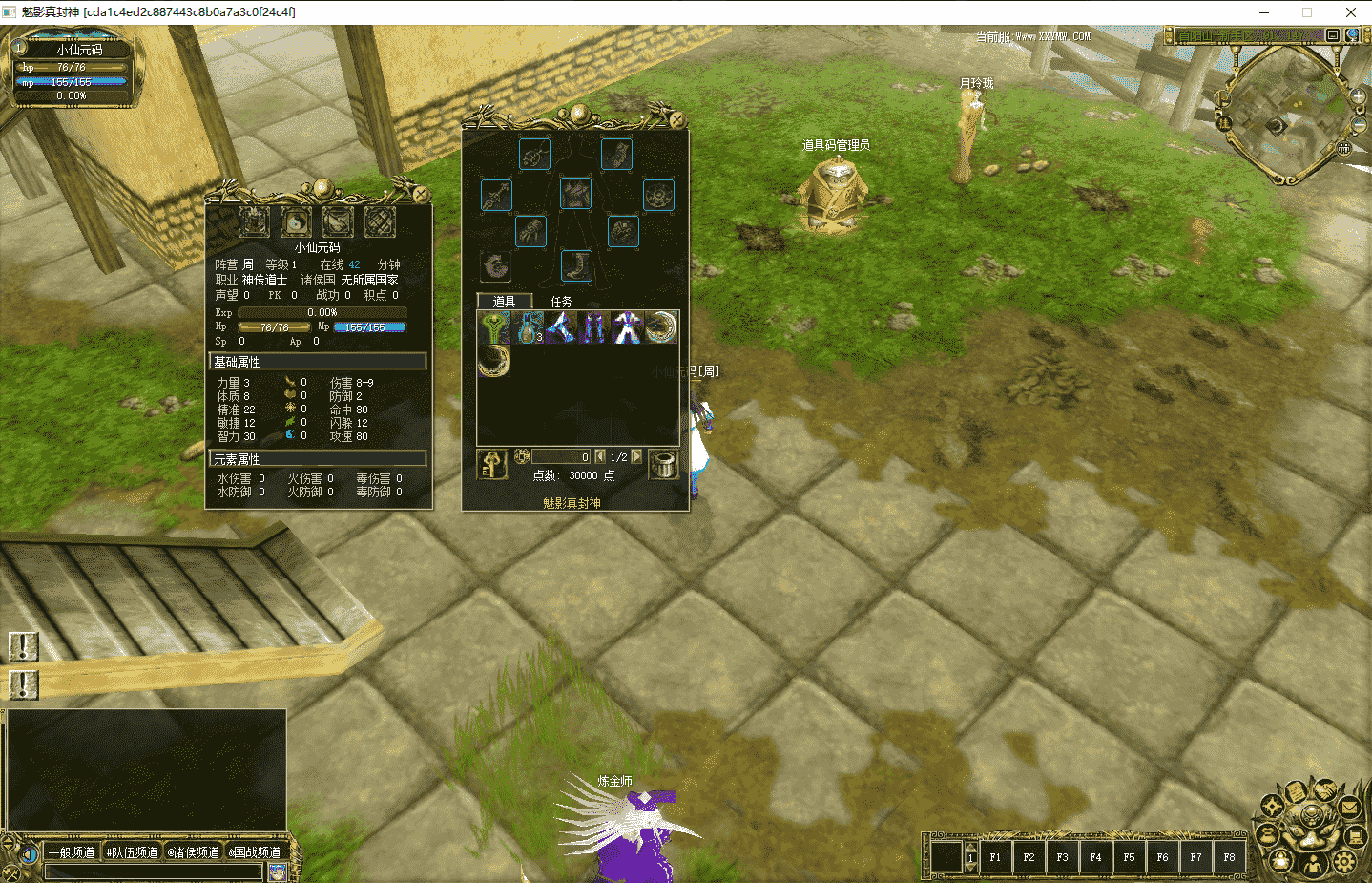Screen dimensions: 1372x883
Task: Select the 道具 items tab
Action: pyautogui.click(x=504, y=302)
